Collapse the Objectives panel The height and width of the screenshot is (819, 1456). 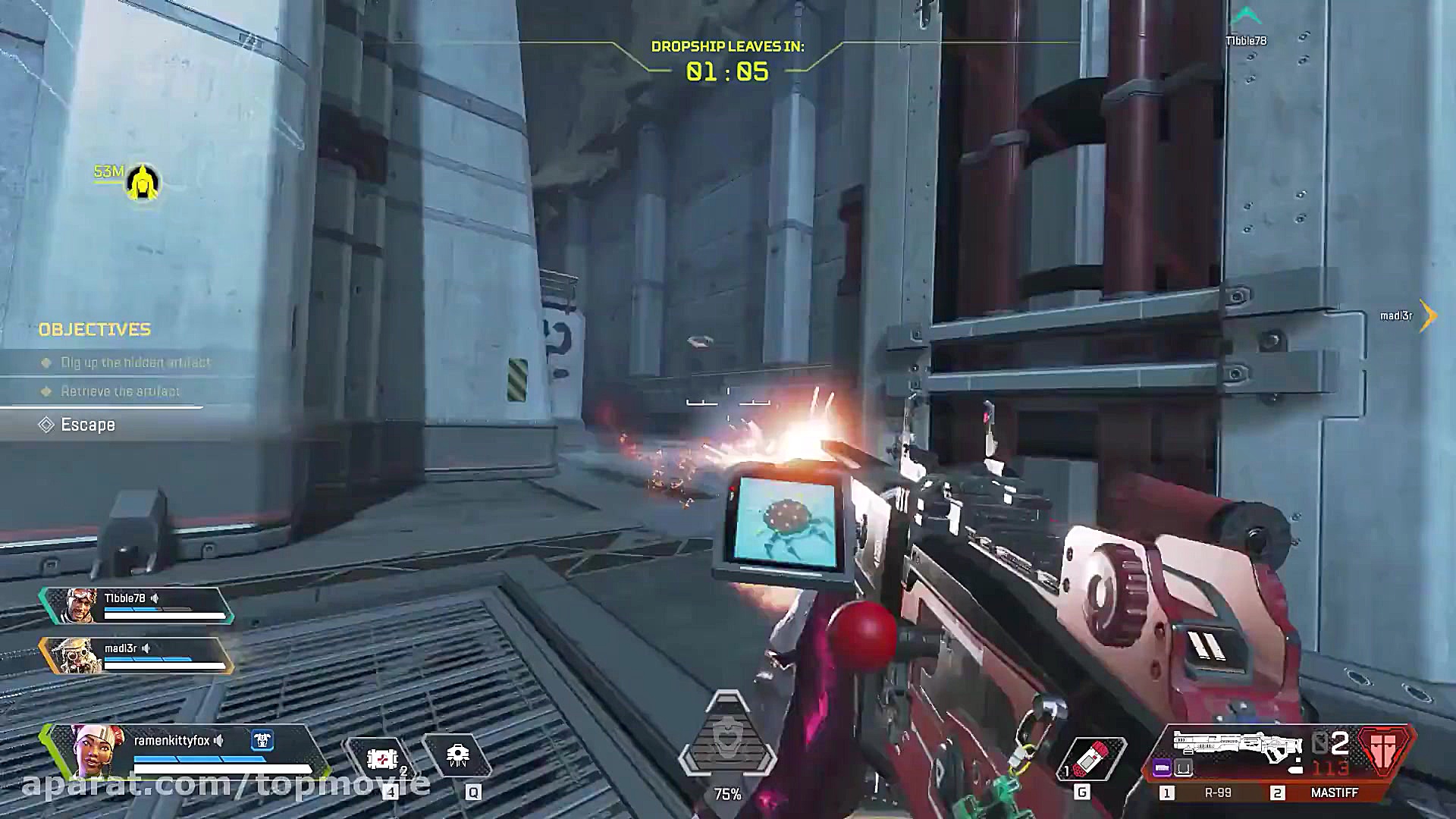click(95, 329)
